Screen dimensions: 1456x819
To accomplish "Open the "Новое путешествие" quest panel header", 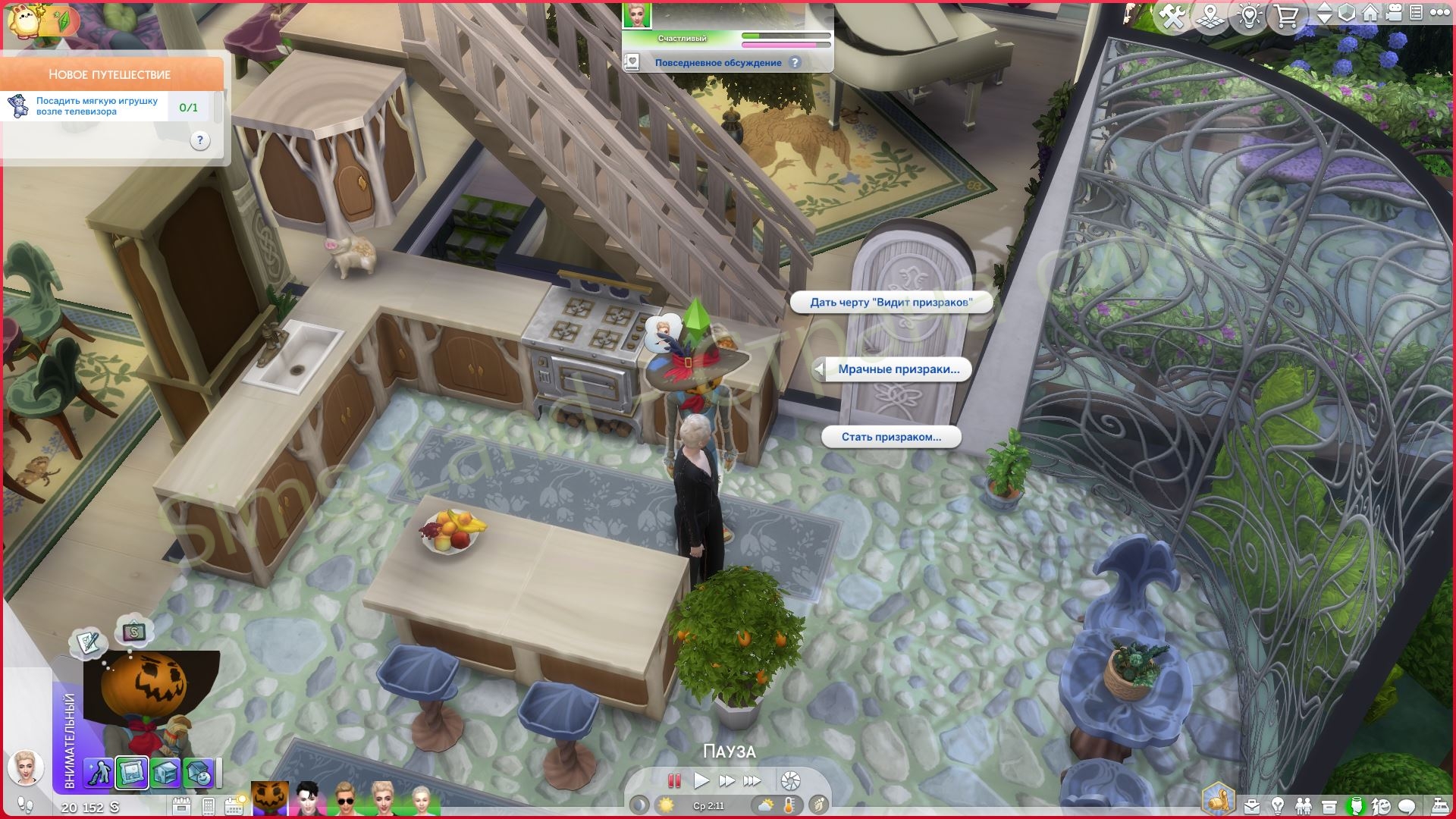I will point(111,74).
